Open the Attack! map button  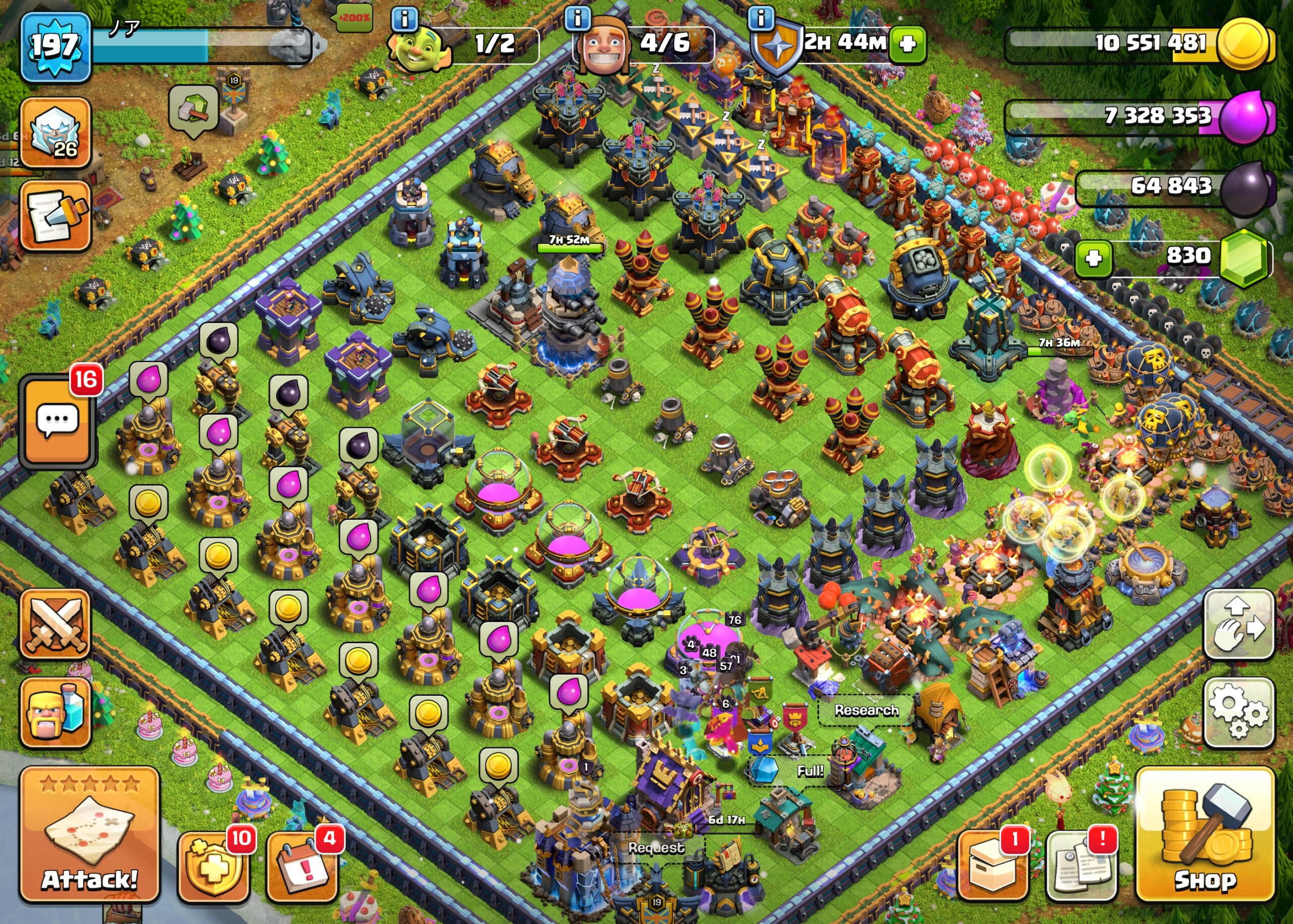(x=89, y=835)
